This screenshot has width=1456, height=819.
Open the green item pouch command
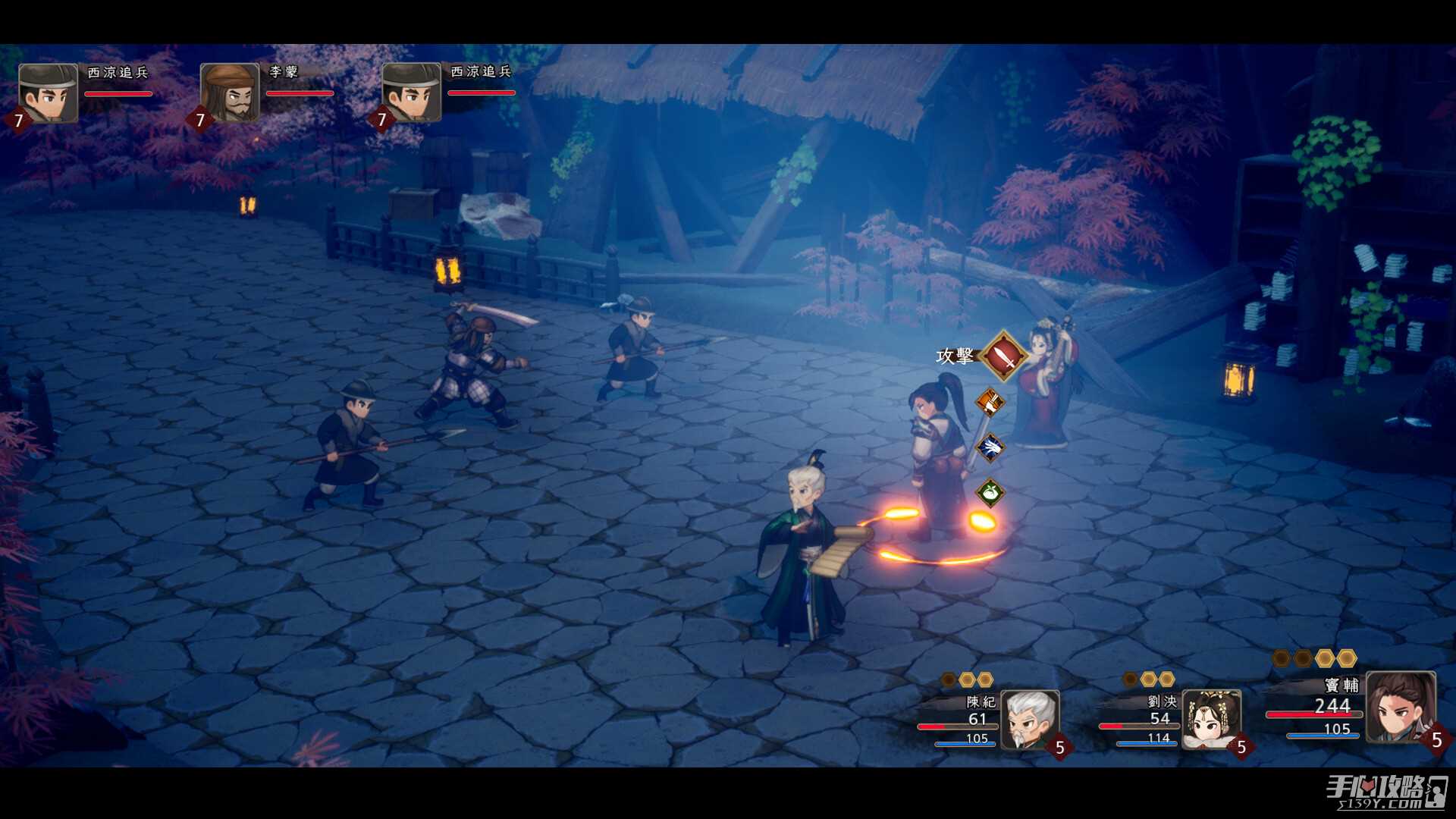click(x=990, y=494)
